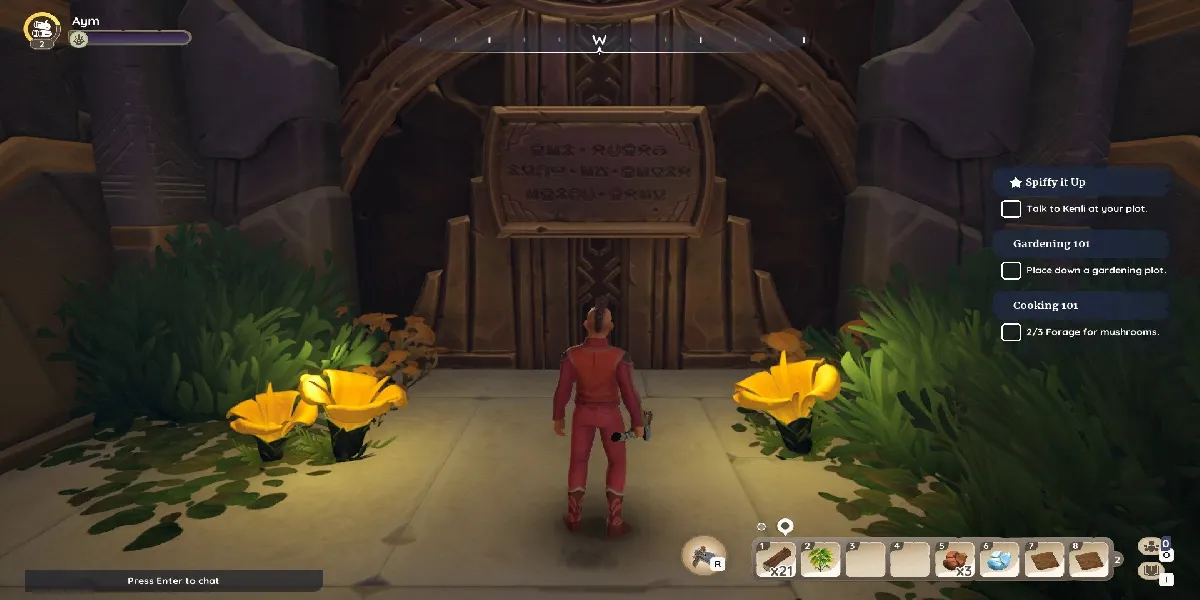The height and width of the screenshot is (600, 1200).
Task: Click the Talk to Kenli objective checkbox
Action: [1011, 209]
